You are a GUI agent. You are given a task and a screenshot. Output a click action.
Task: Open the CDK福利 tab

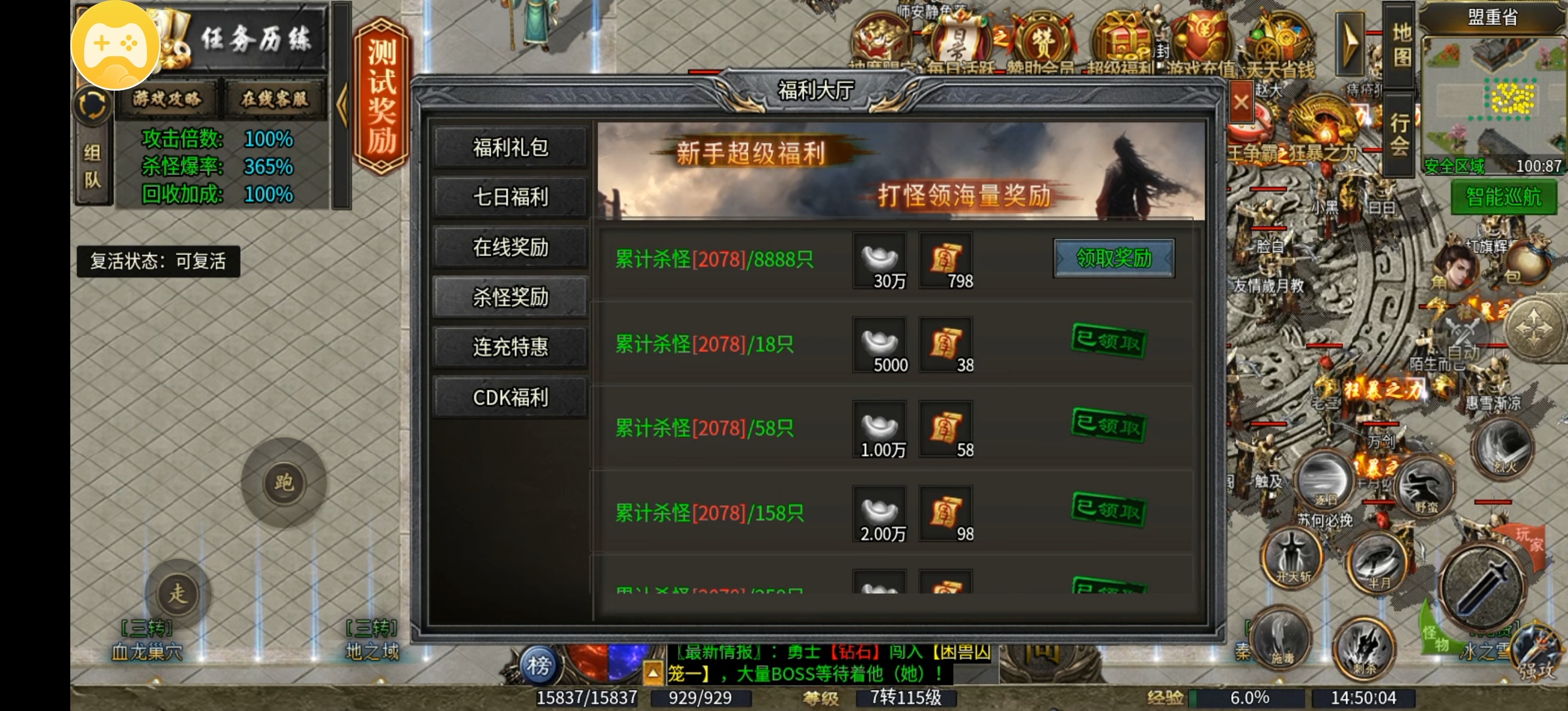tap(510, 396)
